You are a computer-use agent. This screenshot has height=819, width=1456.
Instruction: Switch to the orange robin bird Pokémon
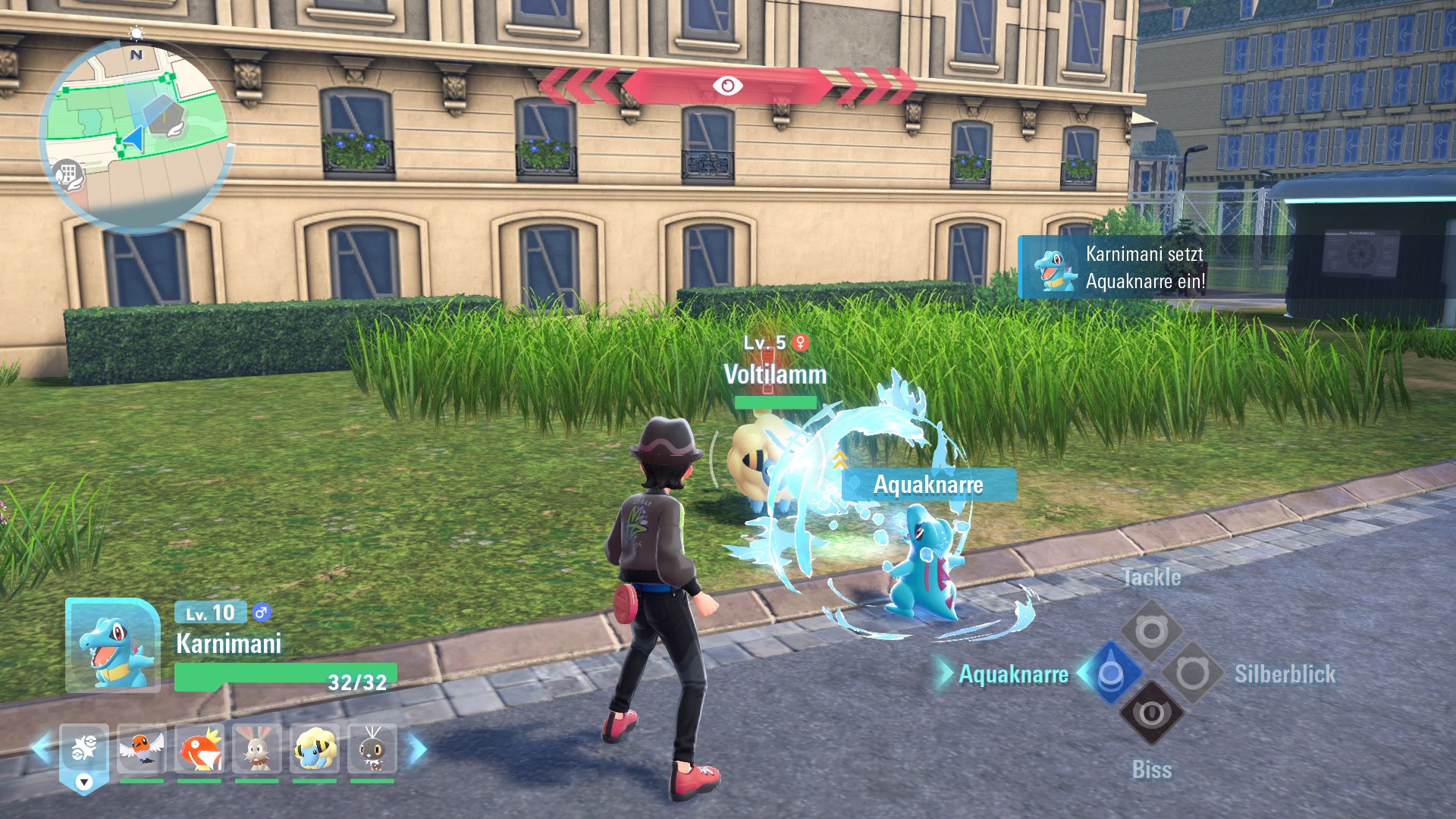click(x=142, y=749)
